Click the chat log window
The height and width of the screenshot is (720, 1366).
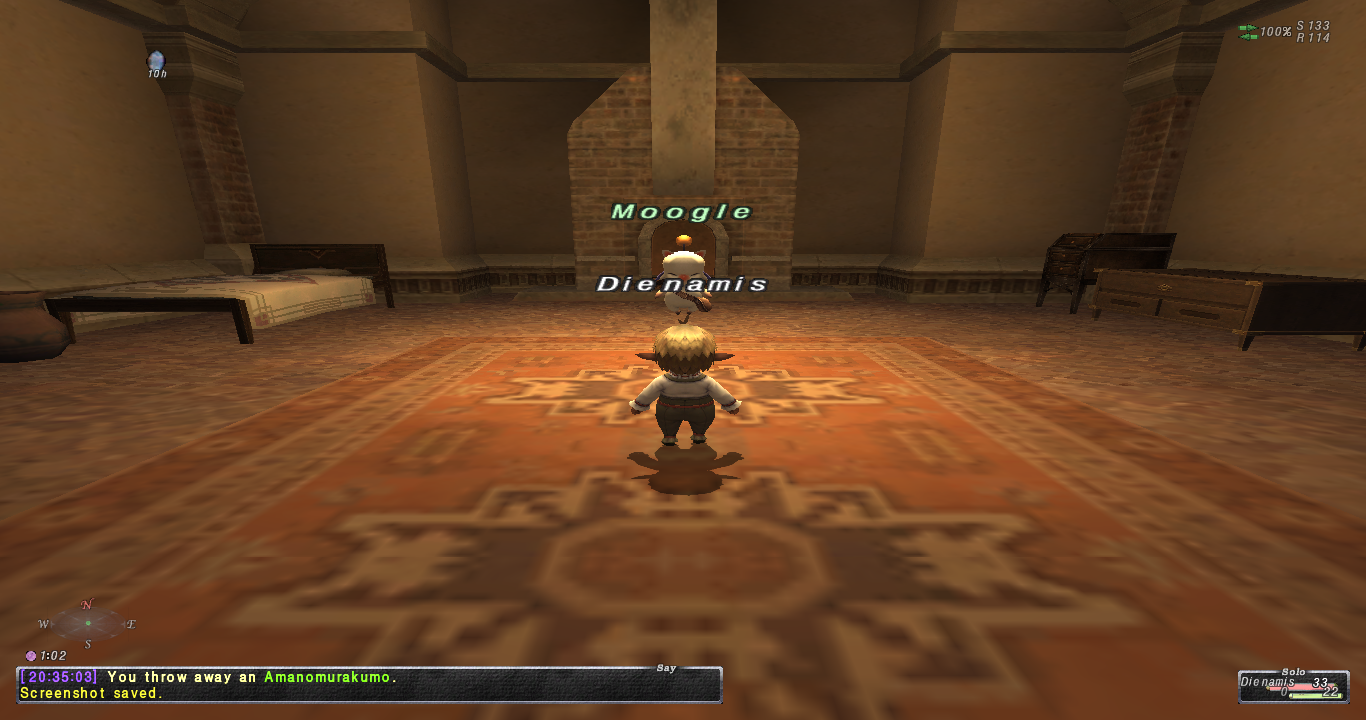coord(368,685)
